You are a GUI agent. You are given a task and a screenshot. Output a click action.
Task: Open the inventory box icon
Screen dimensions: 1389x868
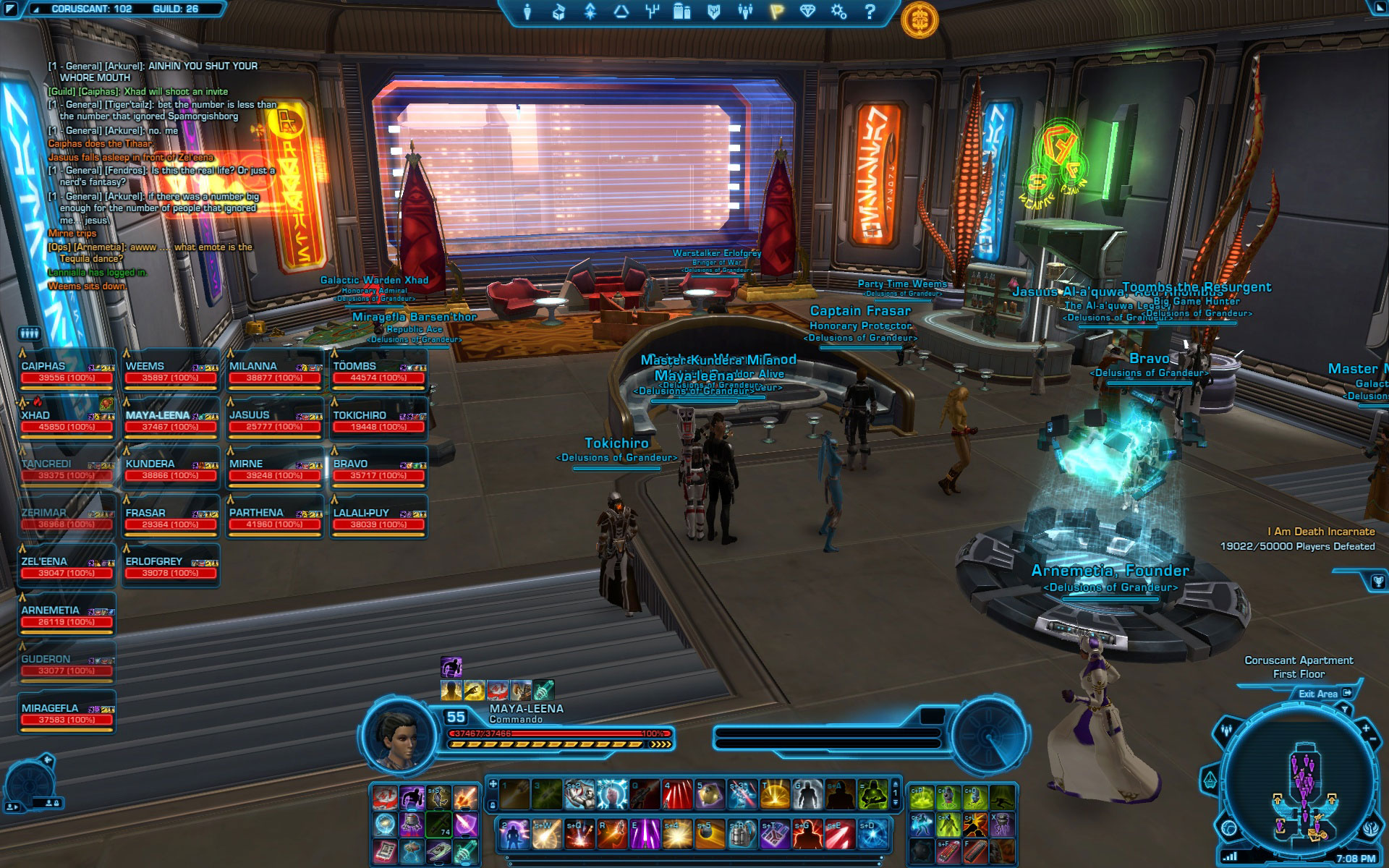558,12
